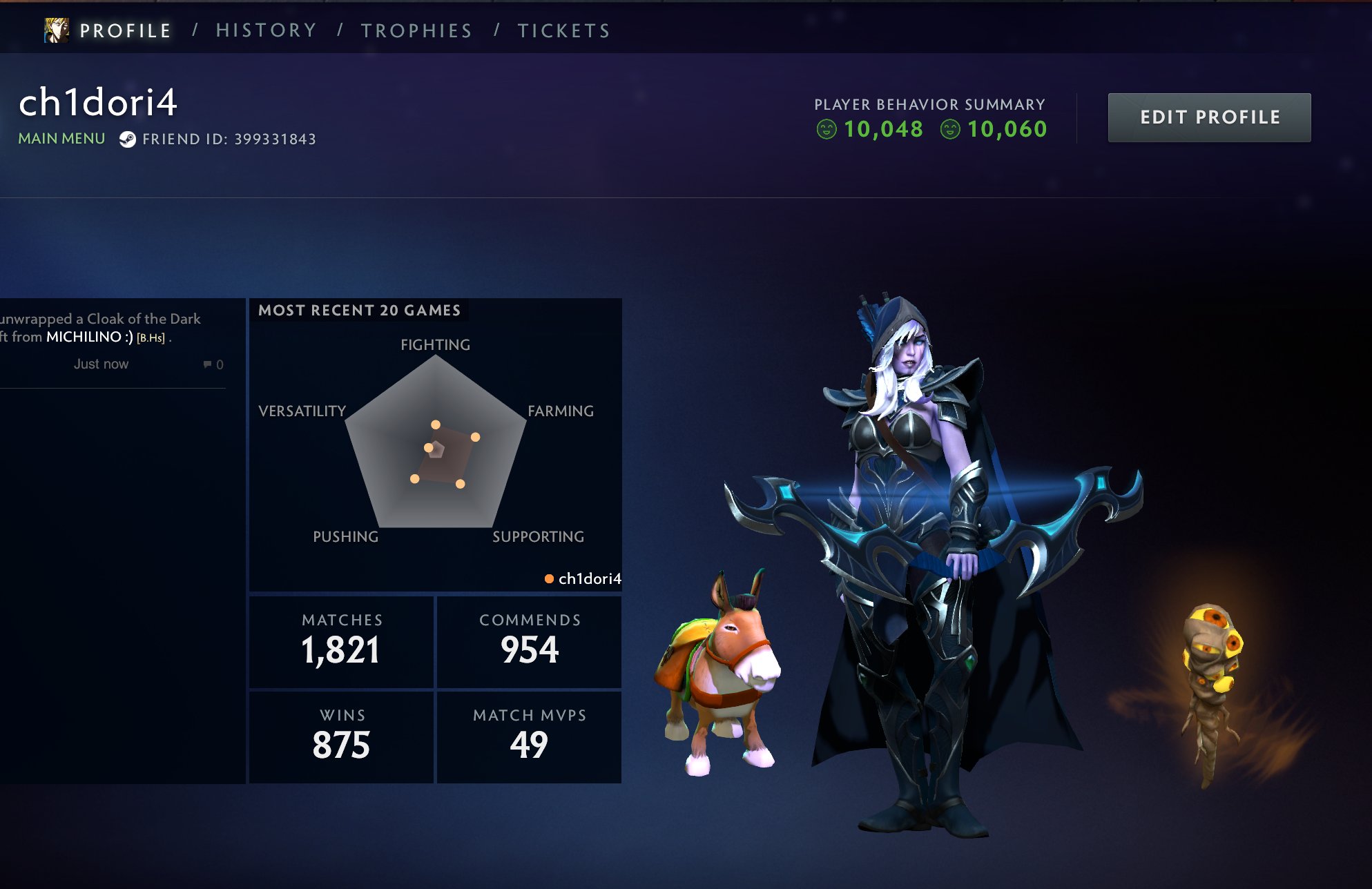The image size is (1372, 889).
Task: Switch to the History tab
Action: point(267,31)
